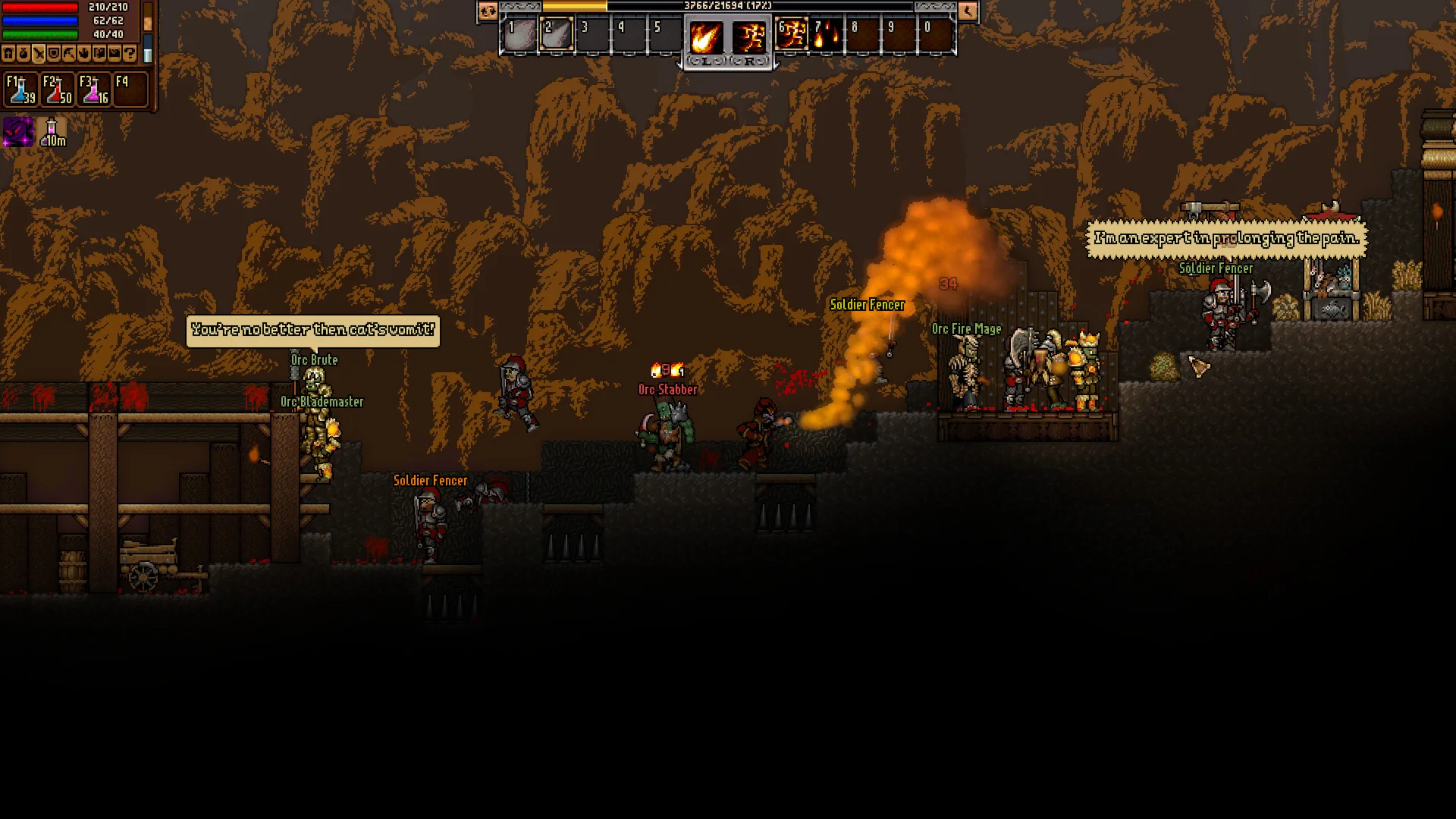This screenshot has height=819, width=1456.
Task: Activate the flaming runner skill in slot 6
Action: point(792,36)
